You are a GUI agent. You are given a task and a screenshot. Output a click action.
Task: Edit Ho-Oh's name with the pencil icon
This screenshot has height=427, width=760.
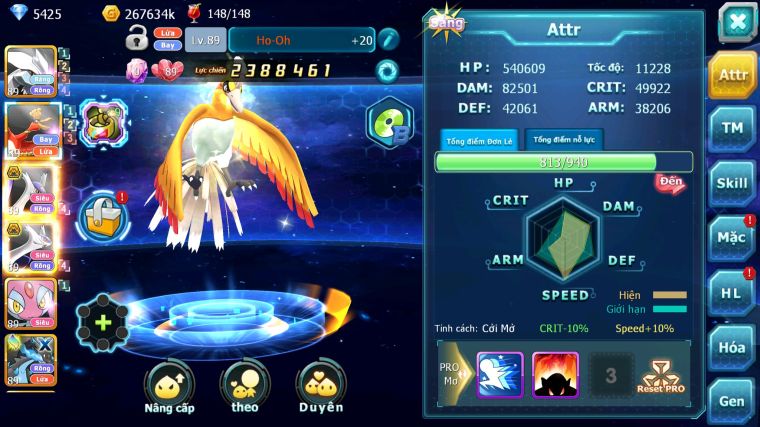(x=388, y=39)
